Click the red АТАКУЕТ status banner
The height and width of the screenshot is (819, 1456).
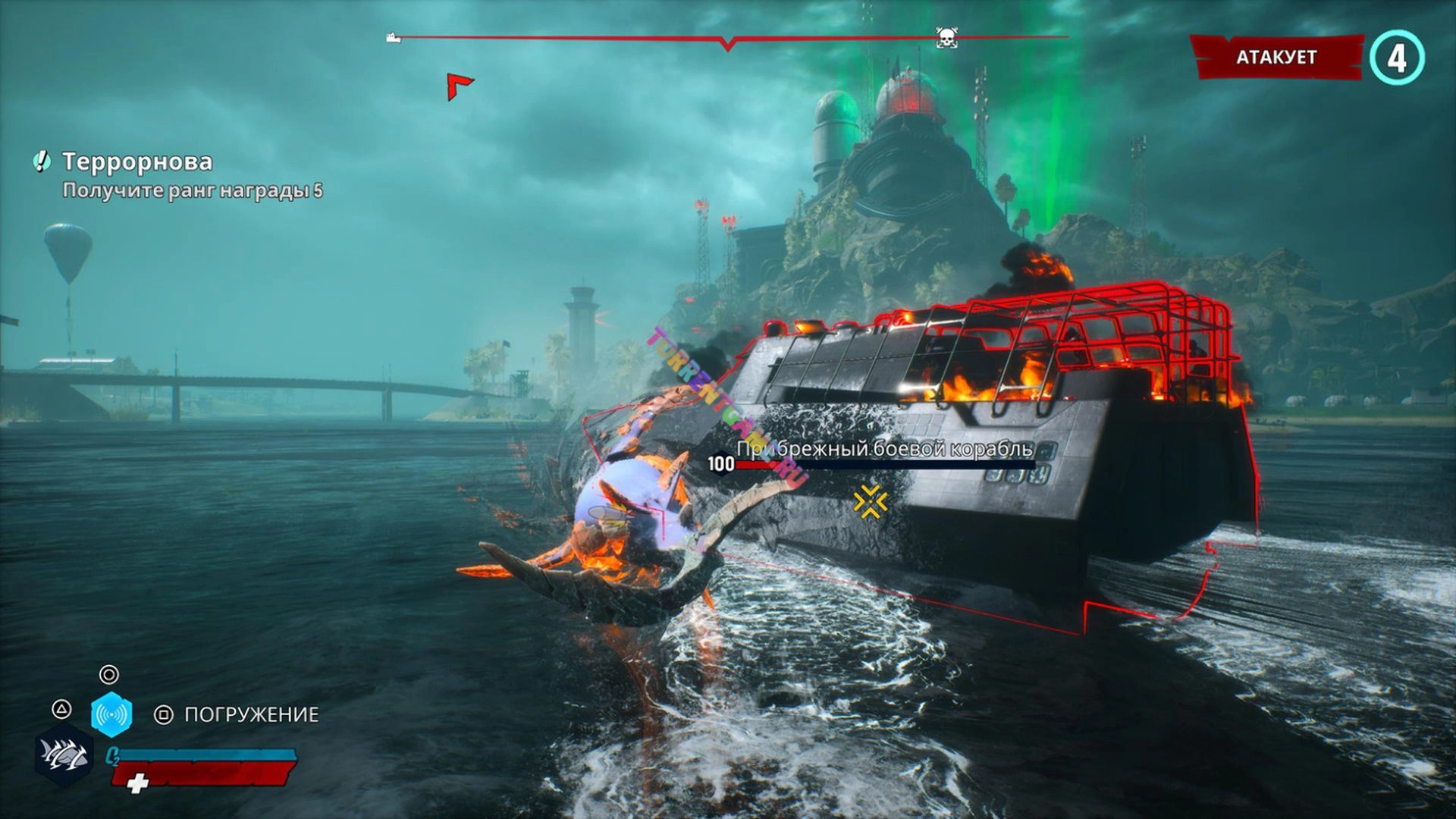click(1277, 57)
